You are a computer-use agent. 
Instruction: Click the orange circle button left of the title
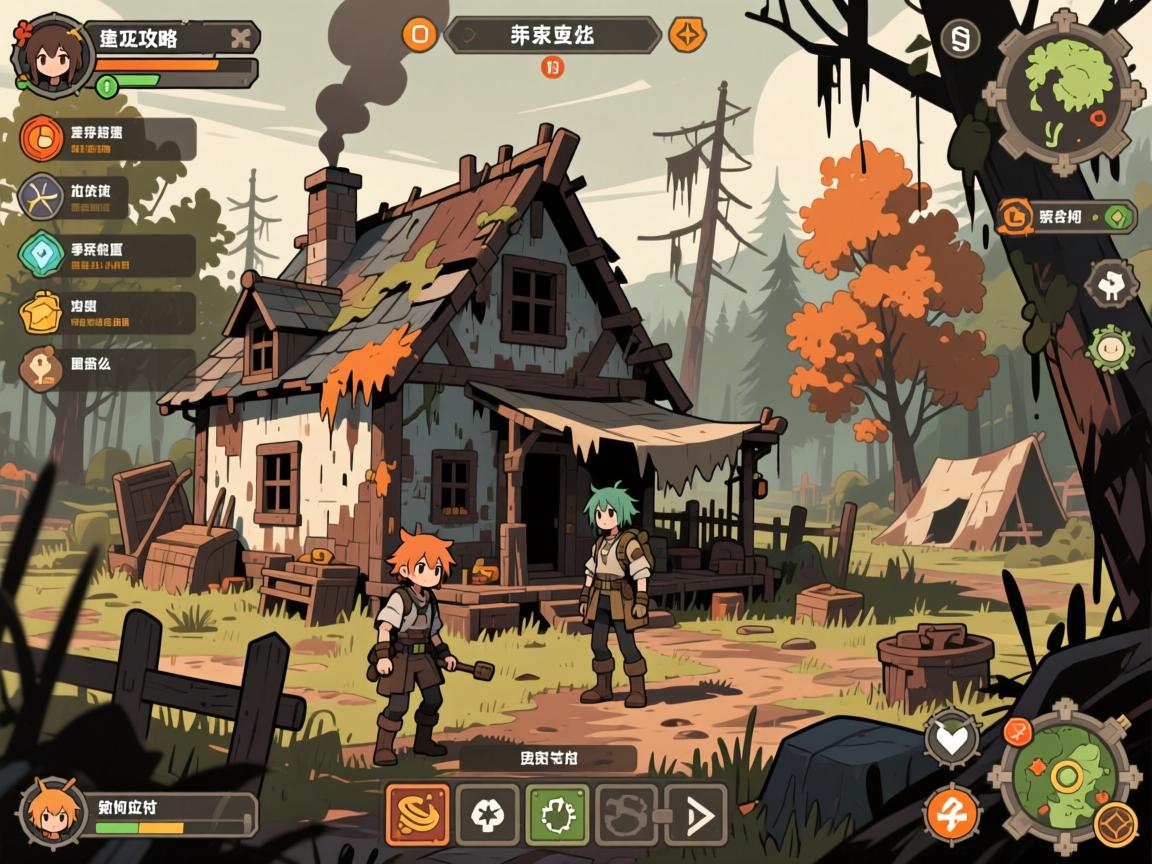pyautogui.click(x=420, y=35)
